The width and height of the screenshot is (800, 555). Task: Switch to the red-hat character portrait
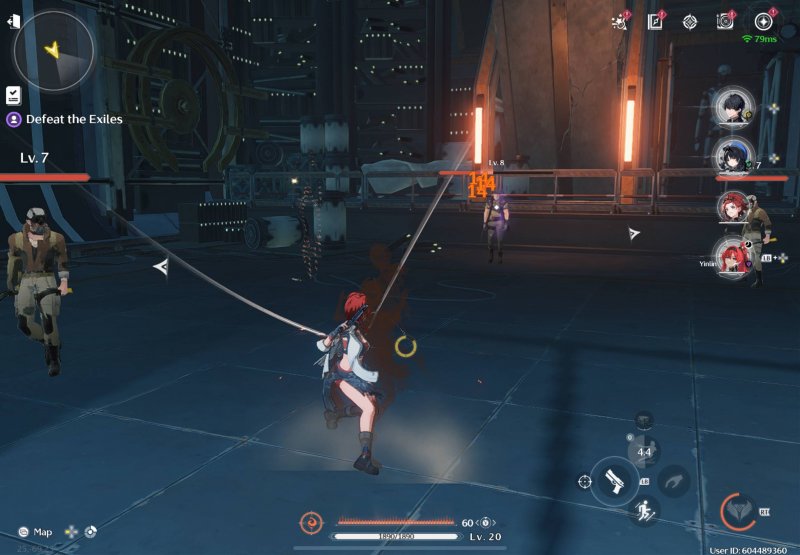click(733, 206)
